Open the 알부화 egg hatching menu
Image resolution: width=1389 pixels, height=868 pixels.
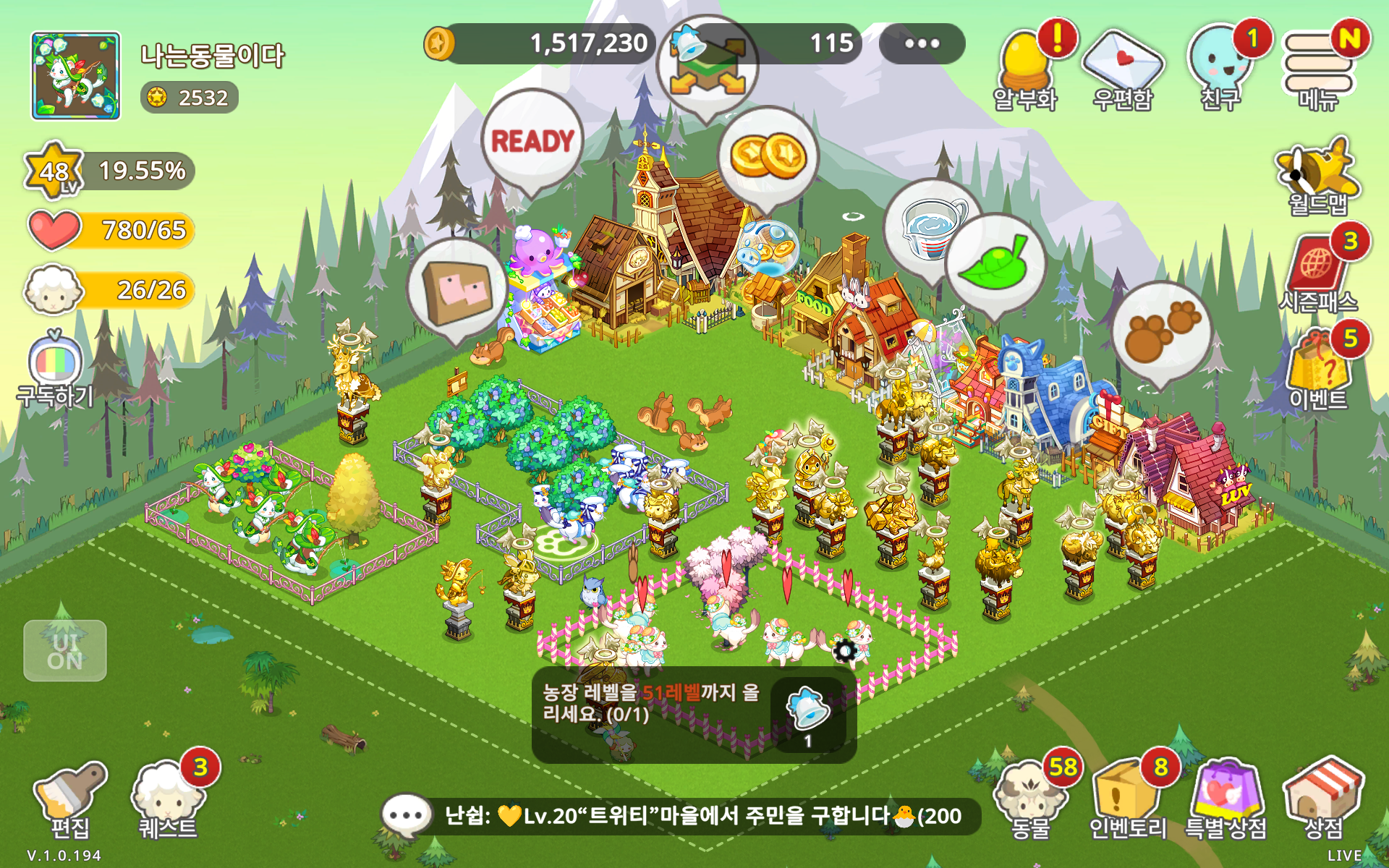click(1024, 71)
